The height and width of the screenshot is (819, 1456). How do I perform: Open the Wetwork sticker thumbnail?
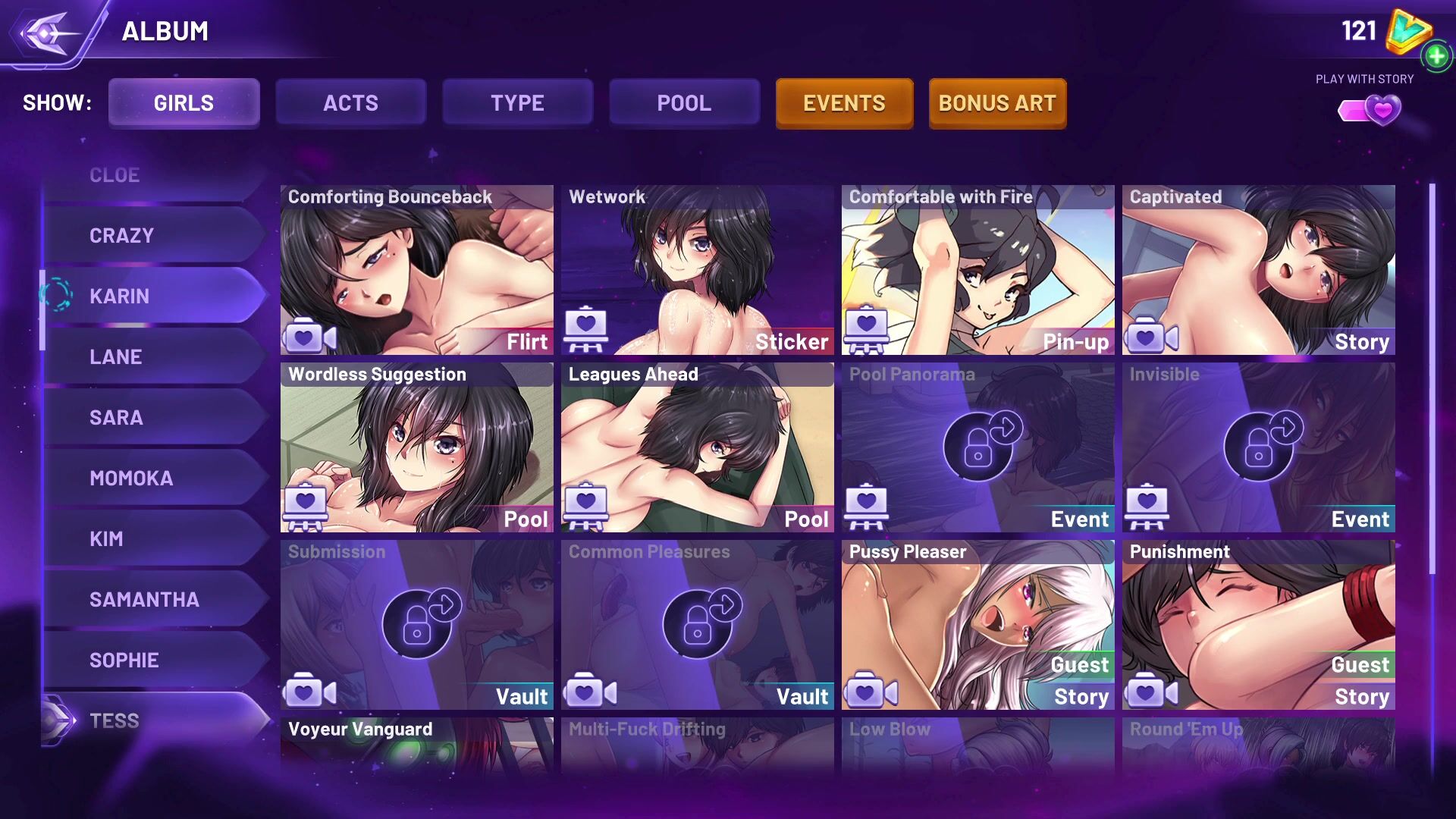point(697,270)
